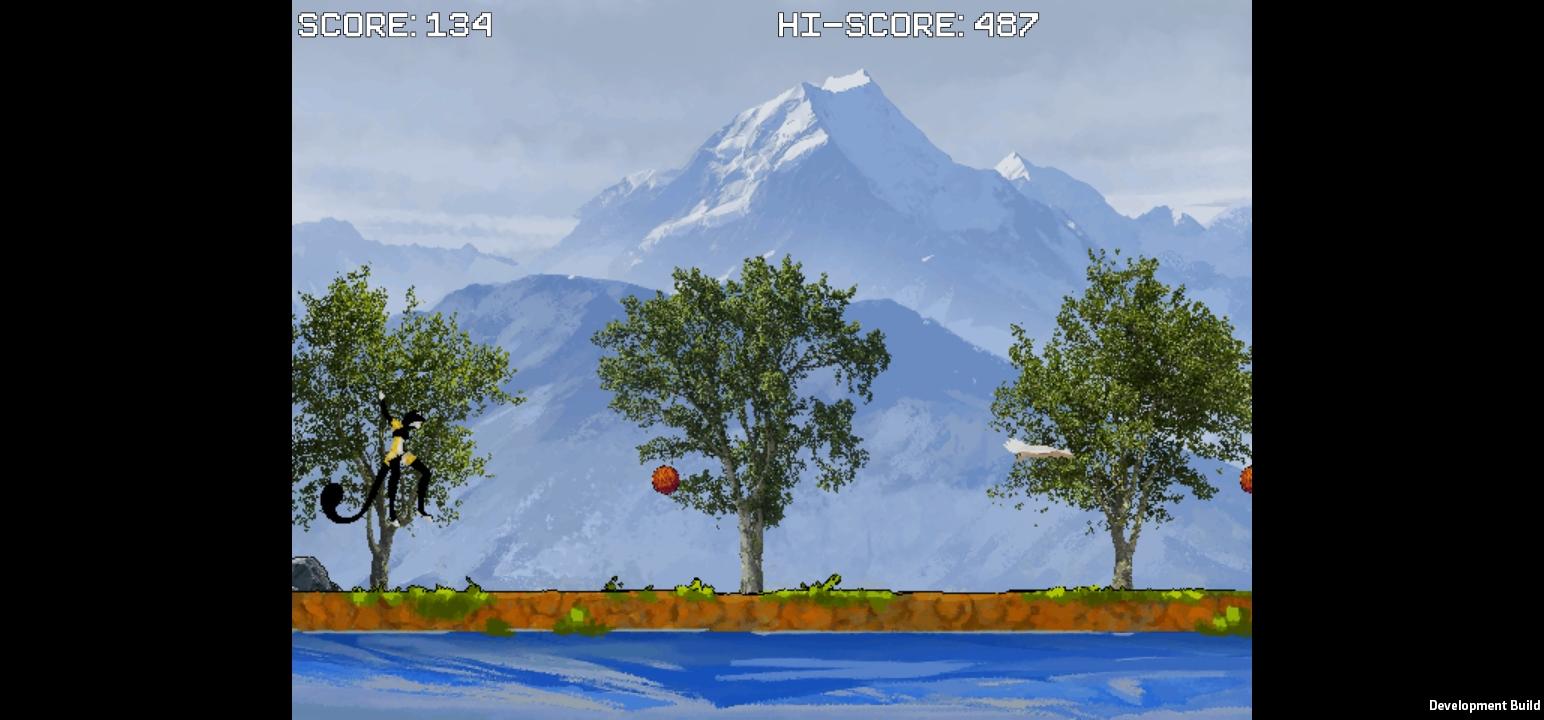Click the basketball near the center tree
This screenshot has width=1544, height=720.
coord(665,479)
